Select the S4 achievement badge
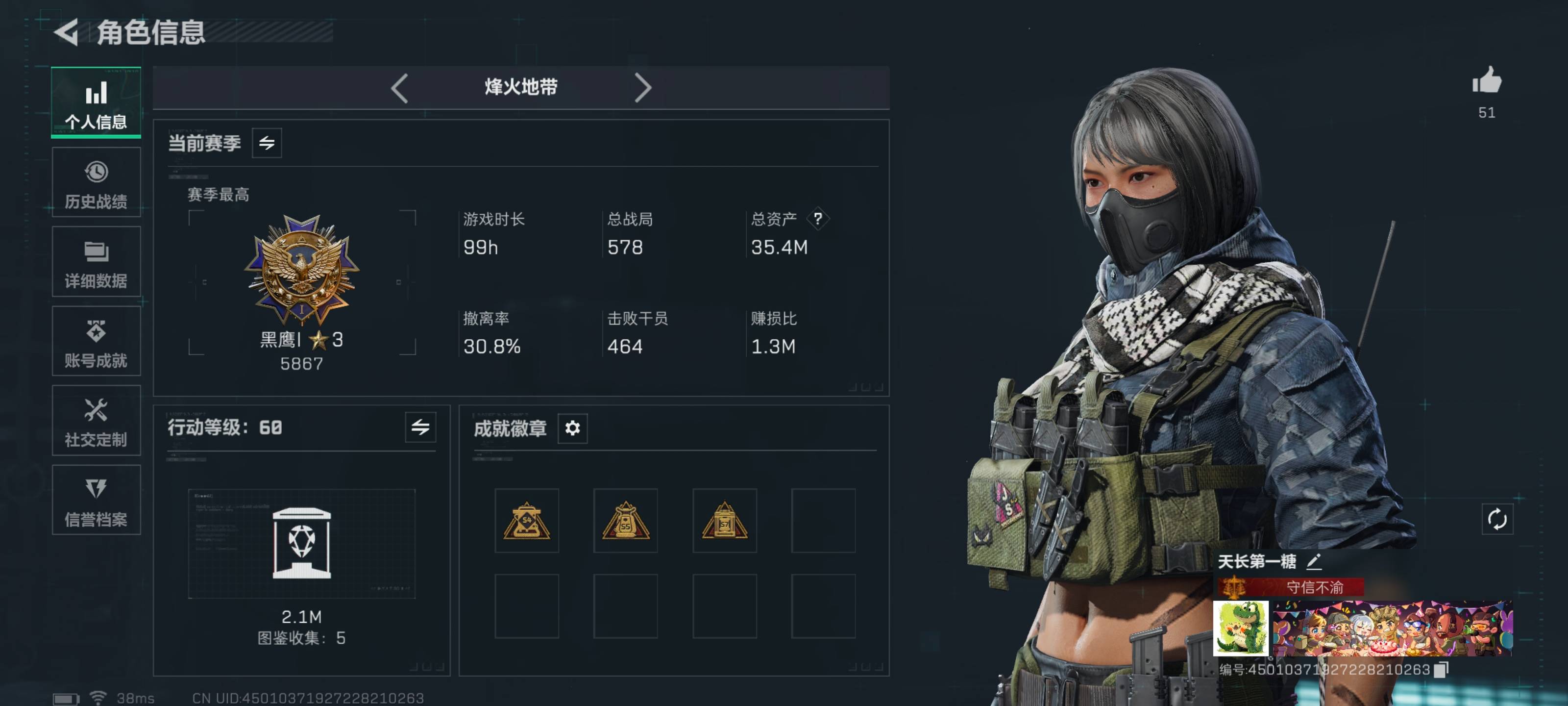The image size is (1568, 706). pos(527,521)
